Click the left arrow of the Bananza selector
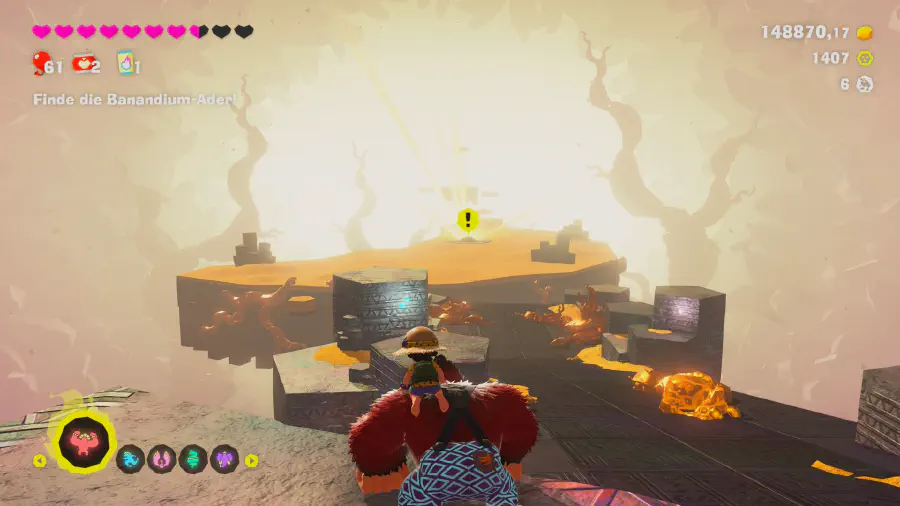The height and width of the screenshot is (506, 900). click(40, 461)
